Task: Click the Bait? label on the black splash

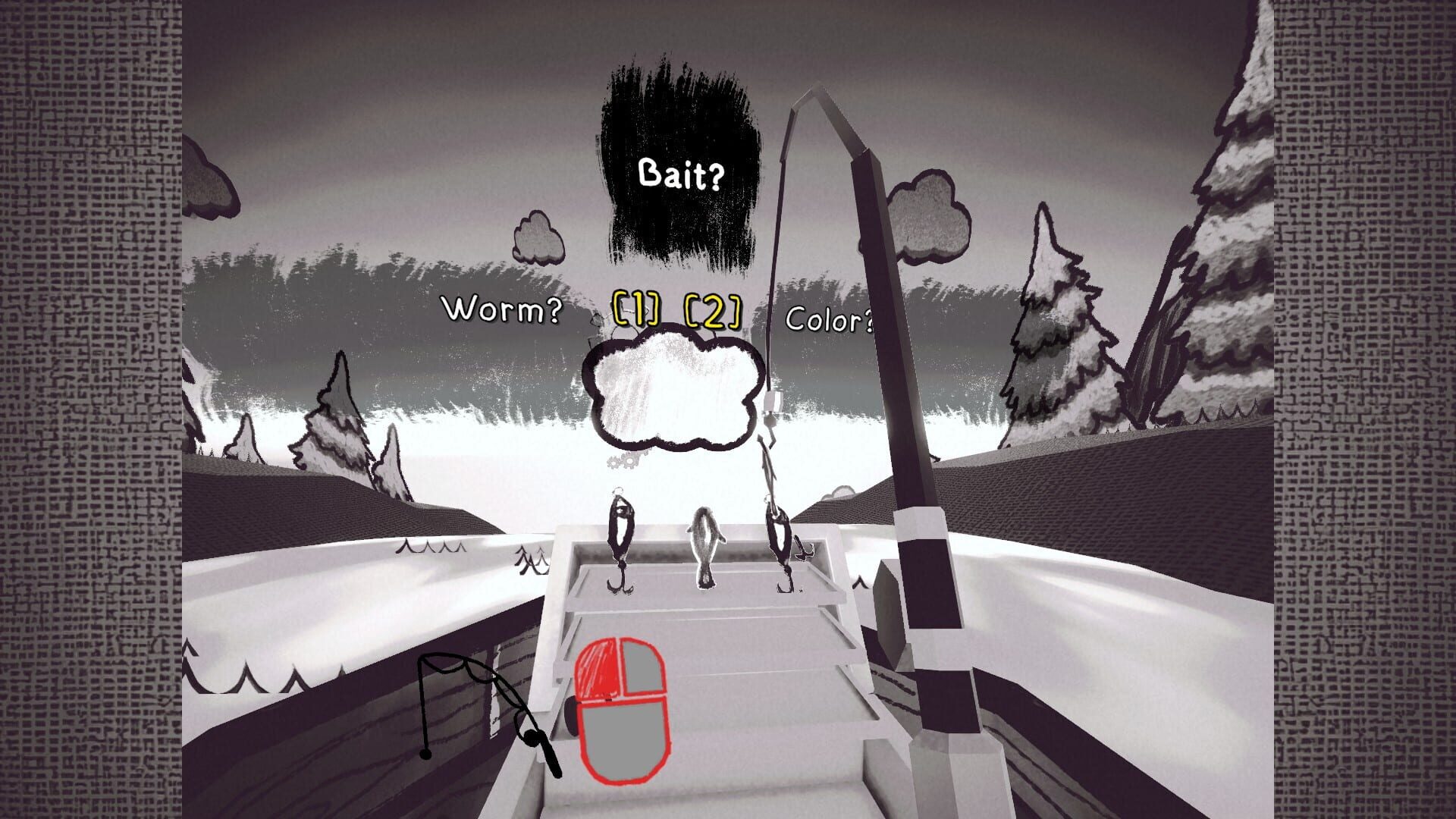Action: click(x=681, y=174)
